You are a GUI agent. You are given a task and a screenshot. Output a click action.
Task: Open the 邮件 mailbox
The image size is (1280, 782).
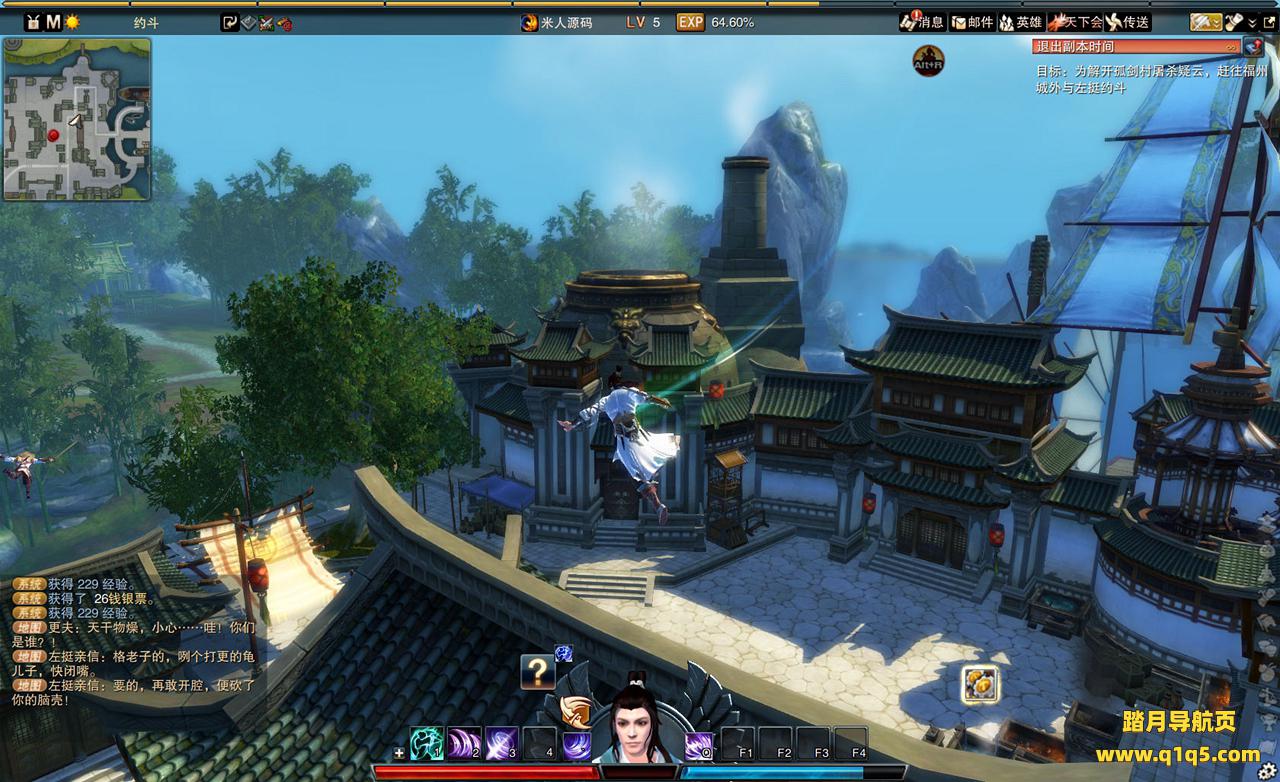[x=971, y=22]
